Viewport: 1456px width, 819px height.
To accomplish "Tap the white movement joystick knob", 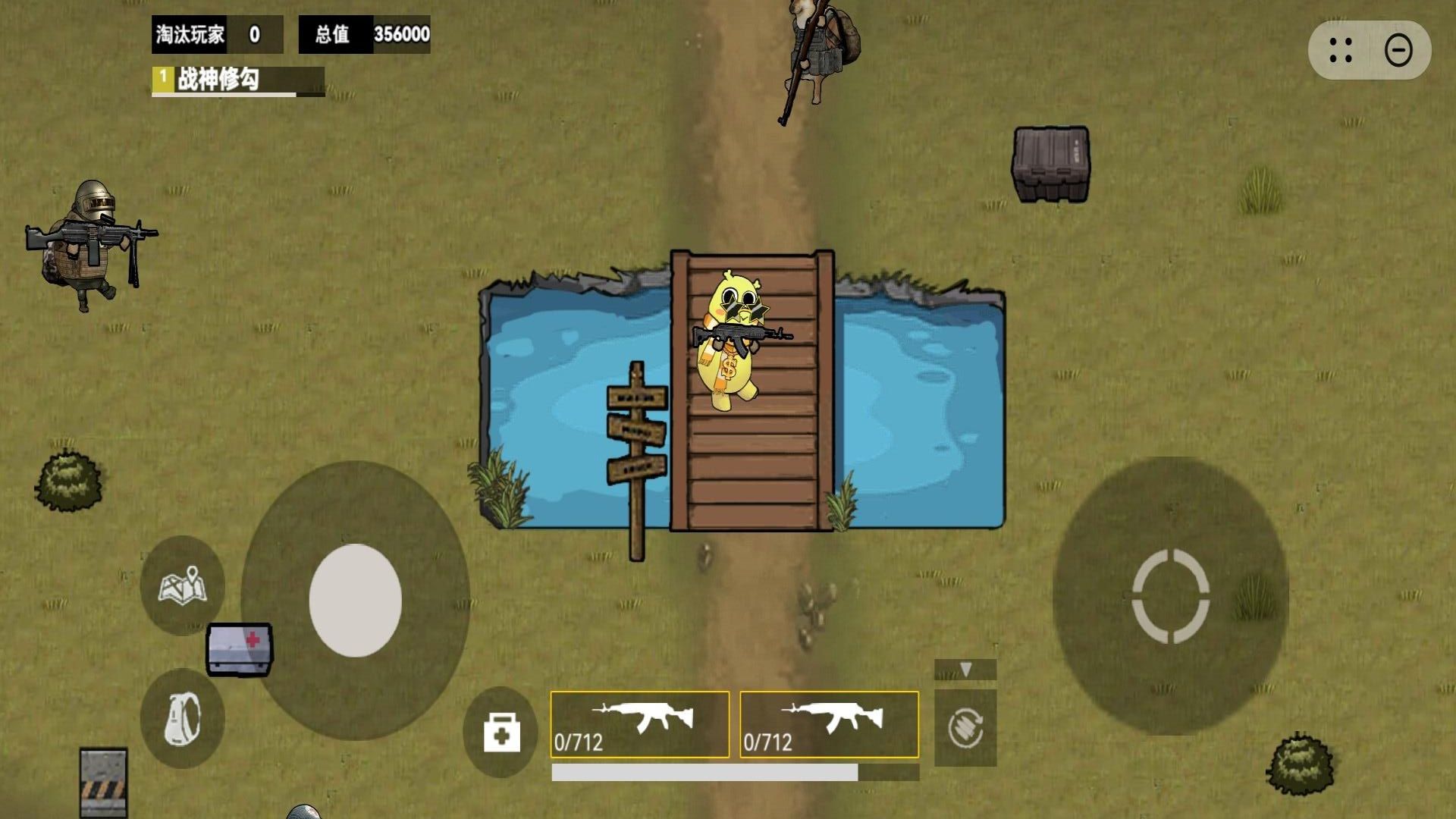I will (x=355, y=600).
